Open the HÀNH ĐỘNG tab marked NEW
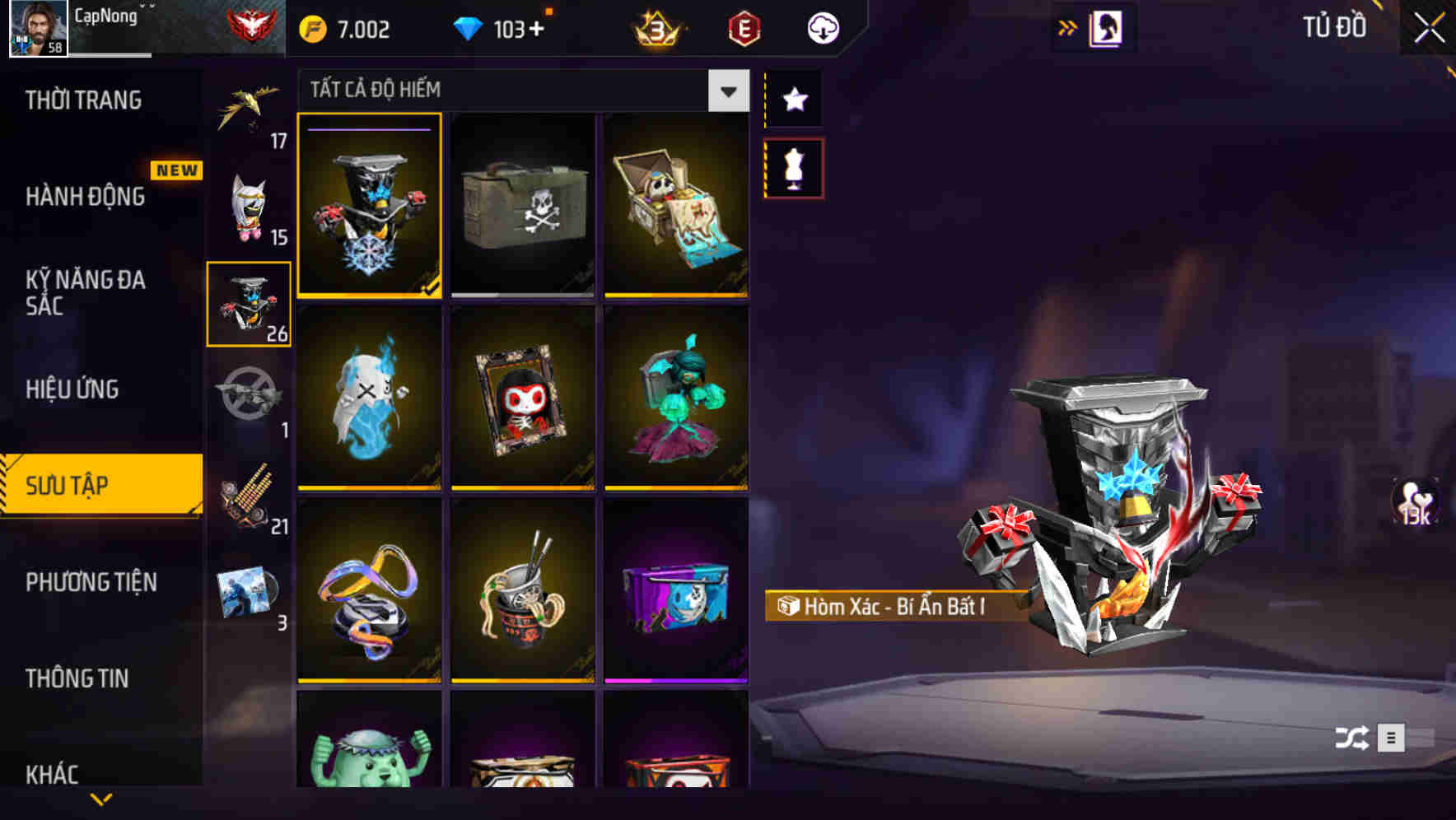 pos(85,198)
